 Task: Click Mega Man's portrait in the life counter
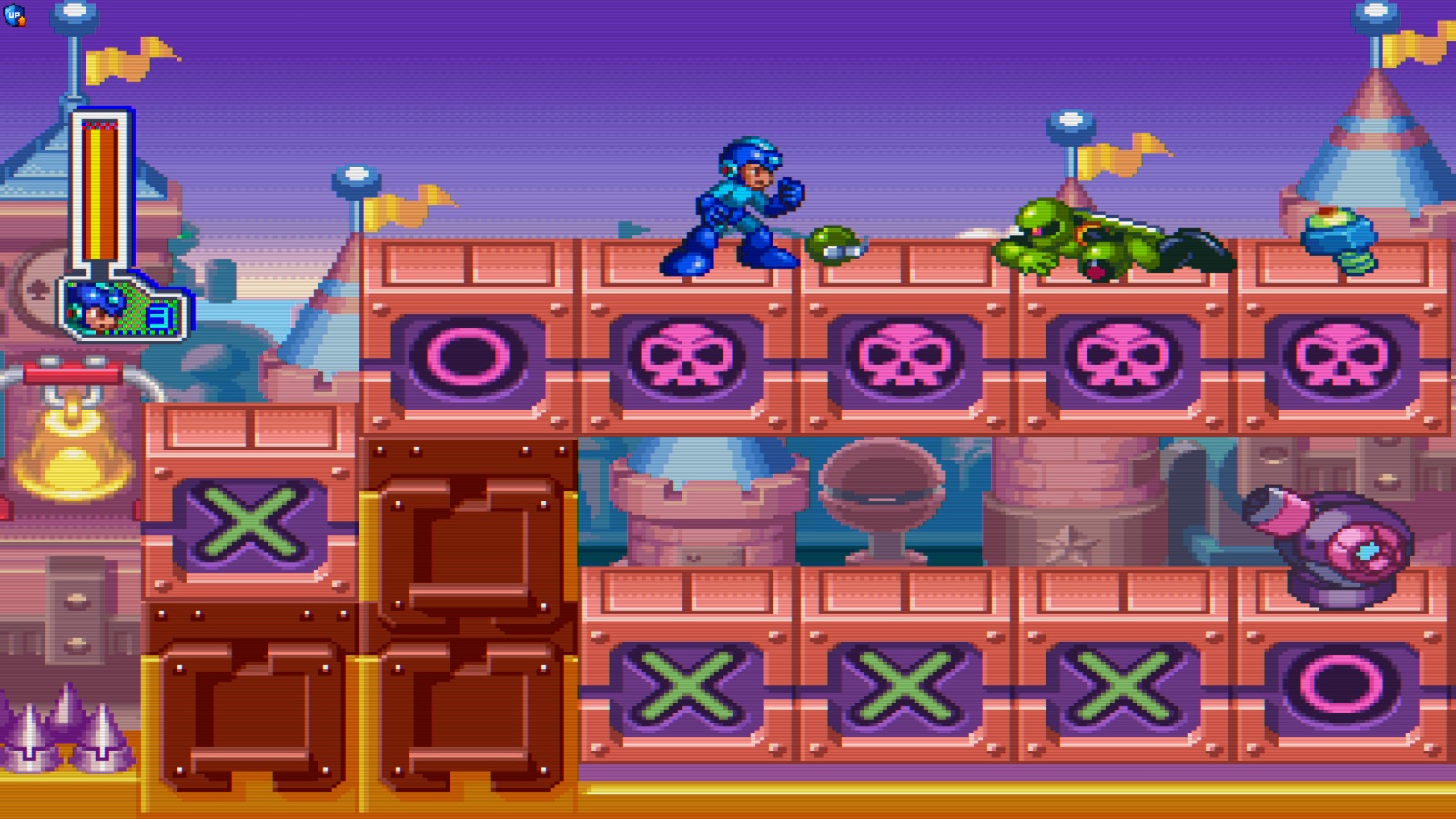pos(100,305)
